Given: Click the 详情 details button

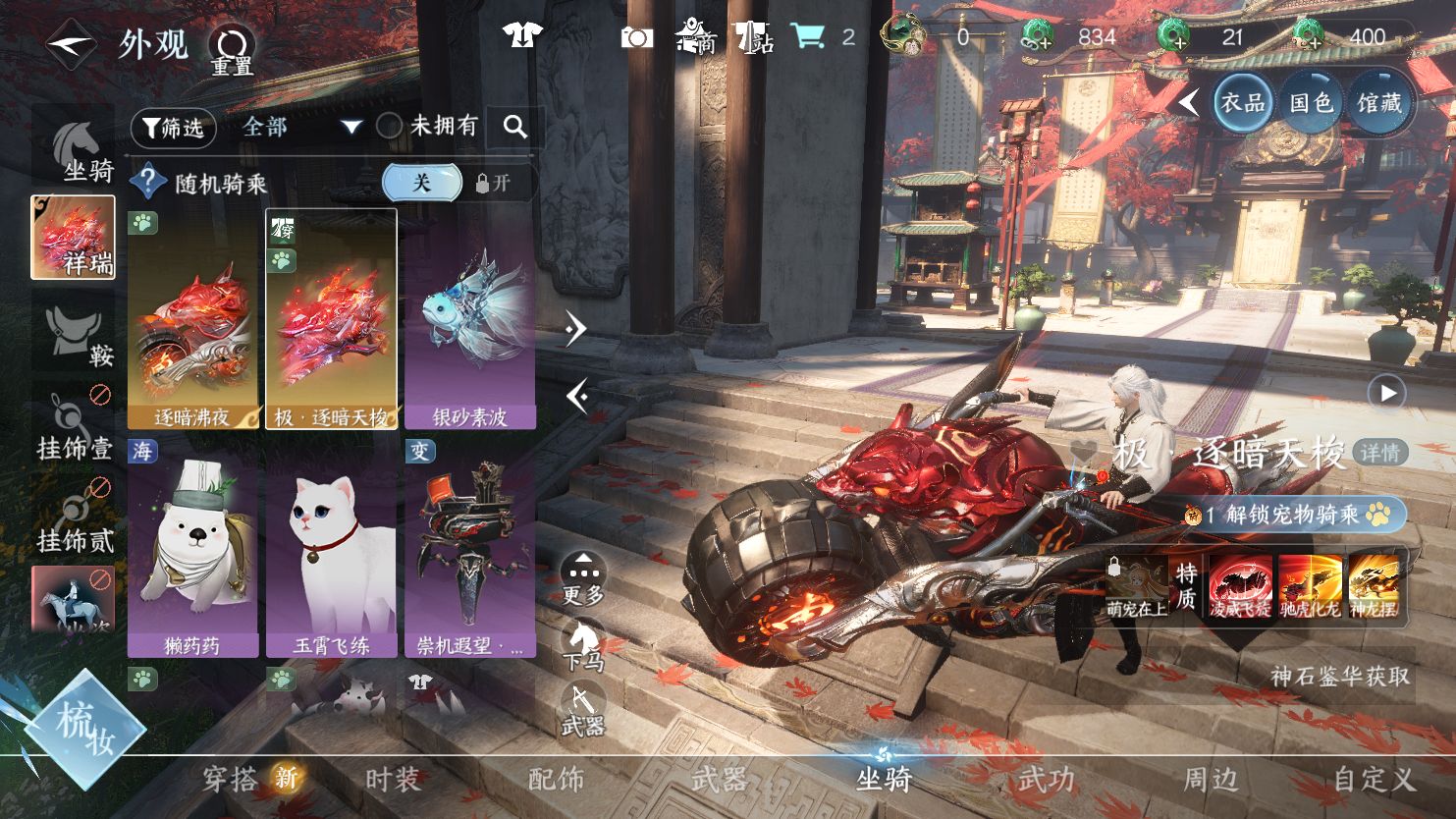Looking at the screenshot, I should (x=1379, y=453).
